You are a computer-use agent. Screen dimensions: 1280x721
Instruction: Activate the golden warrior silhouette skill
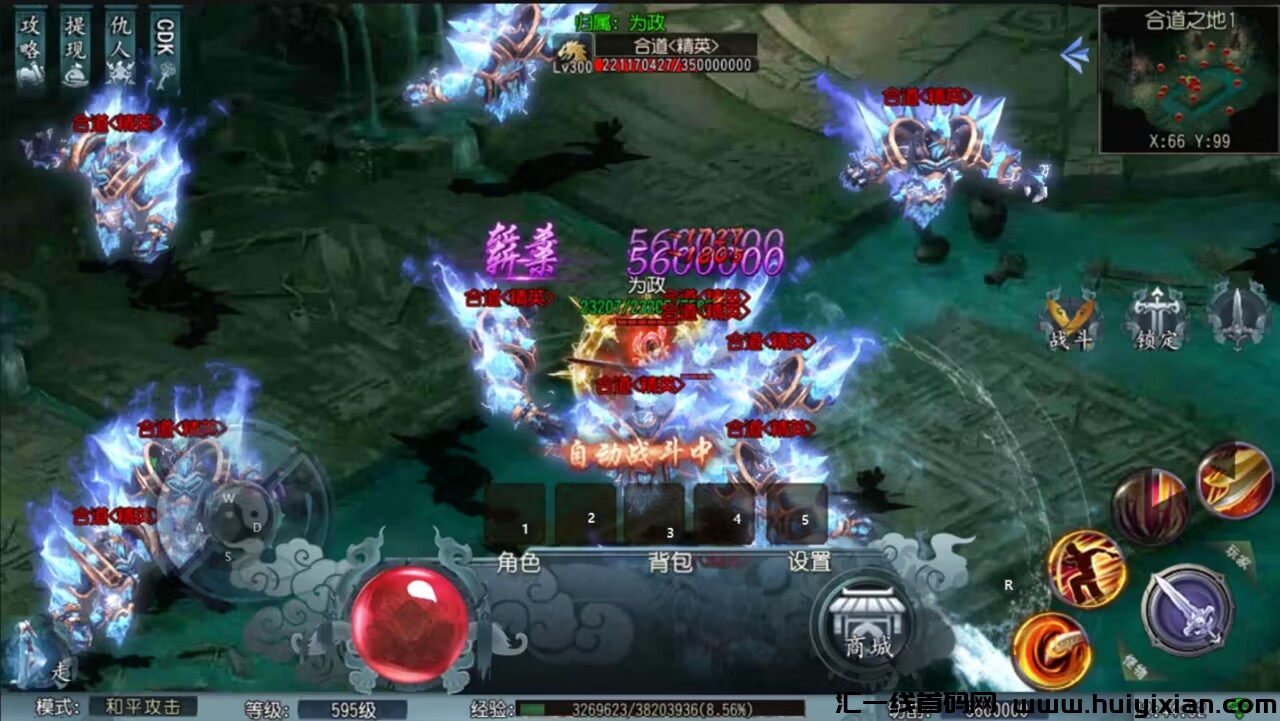click(1086, 568)
